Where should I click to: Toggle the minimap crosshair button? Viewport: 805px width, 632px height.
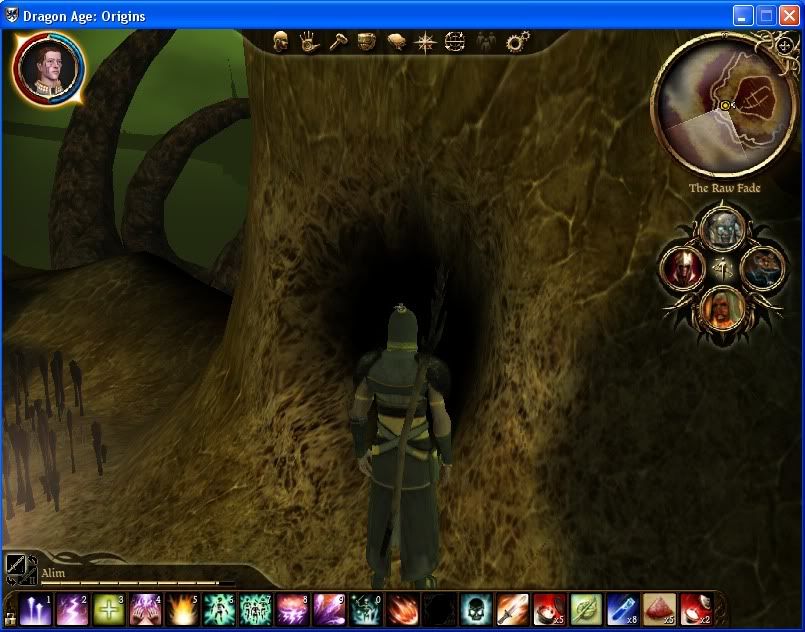(784, 44)
